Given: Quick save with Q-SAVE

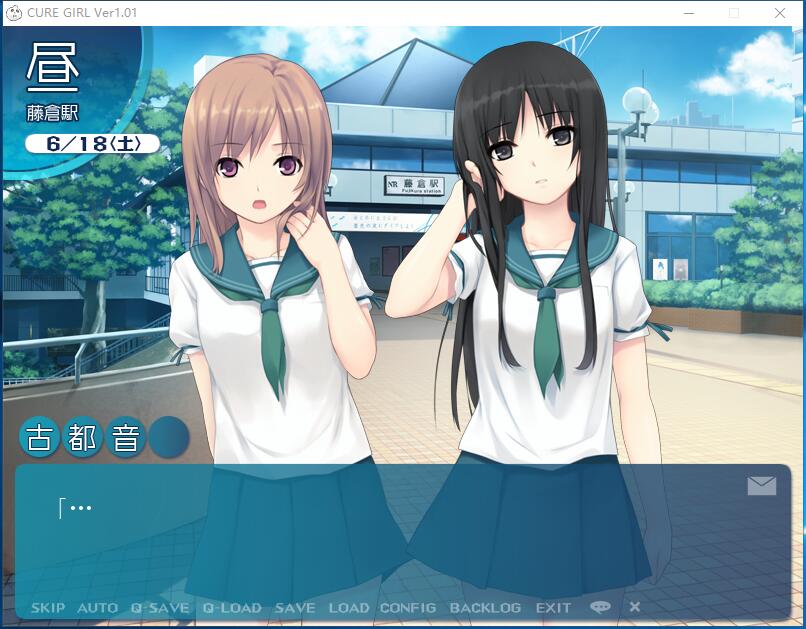Looking at the screenshot, I should (160, 608).
